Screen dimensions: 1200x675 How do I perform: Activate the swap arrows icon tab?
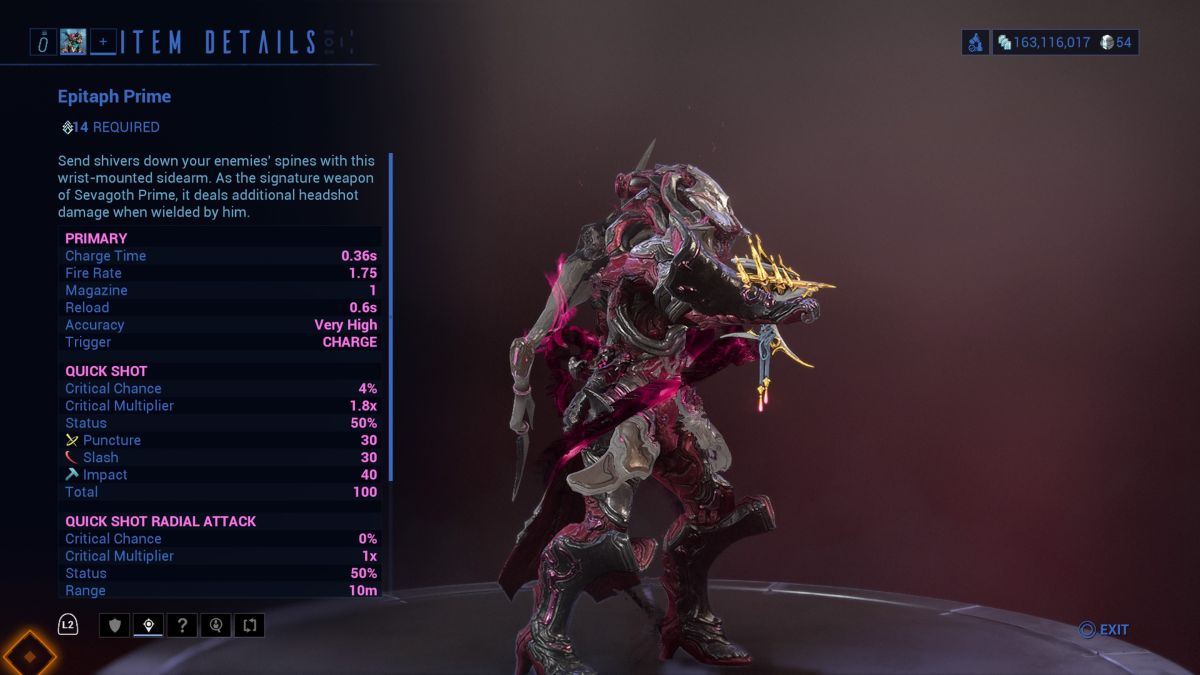click(x=249, y=626)
